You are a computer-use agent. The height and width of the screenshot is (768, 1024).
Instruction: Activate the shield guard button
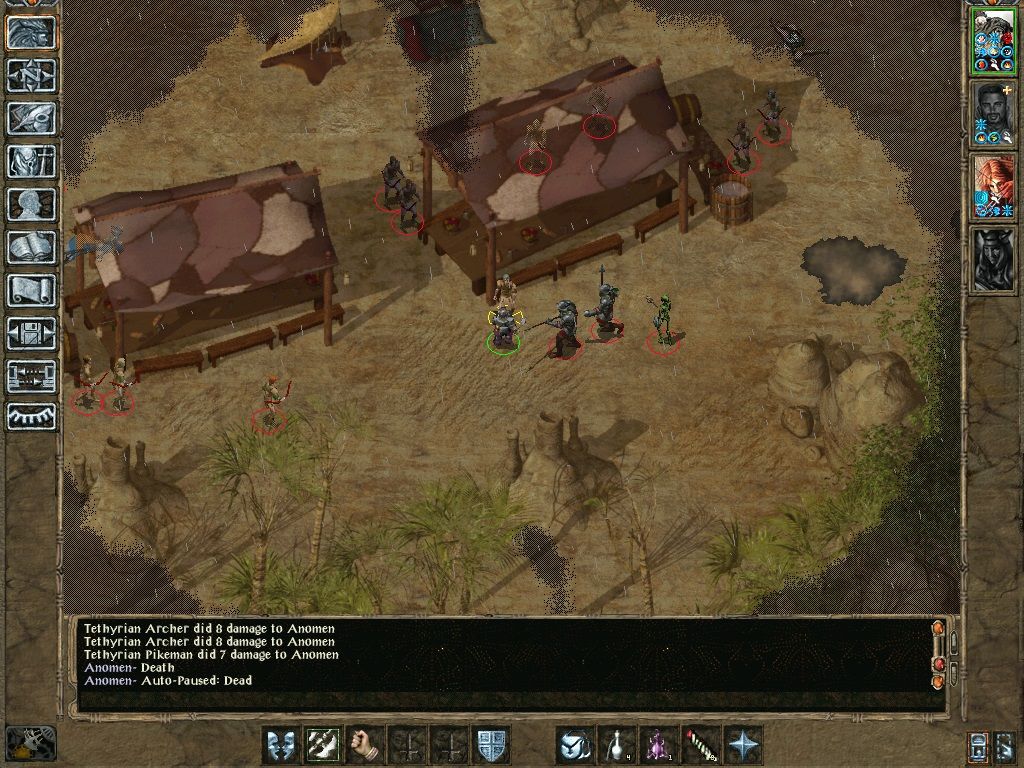[491, 745]
